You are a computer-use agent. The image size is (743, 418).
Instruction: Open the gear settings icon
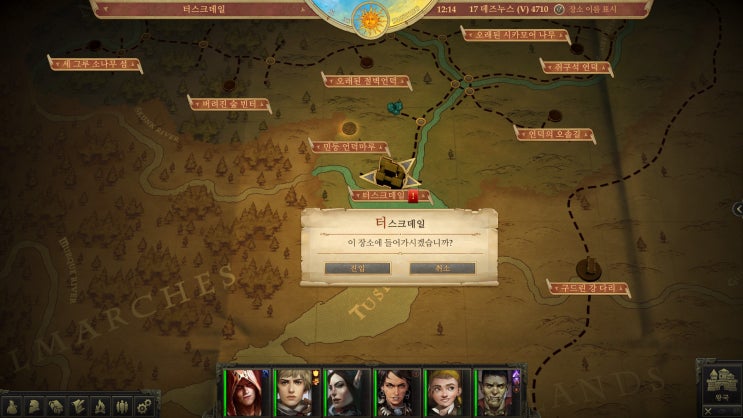pos(144,406)
